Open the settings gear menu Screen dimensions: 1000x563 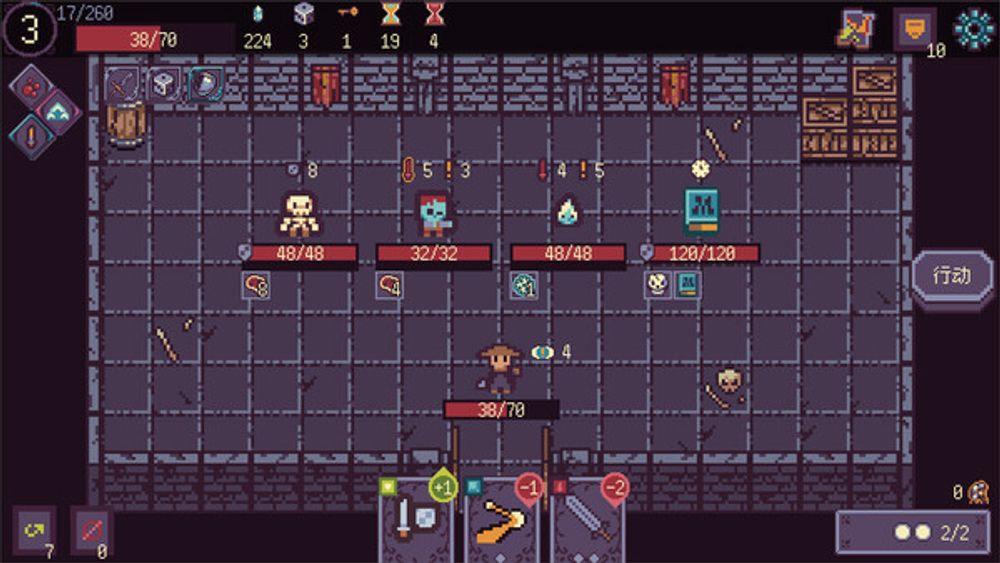(973, 30)
